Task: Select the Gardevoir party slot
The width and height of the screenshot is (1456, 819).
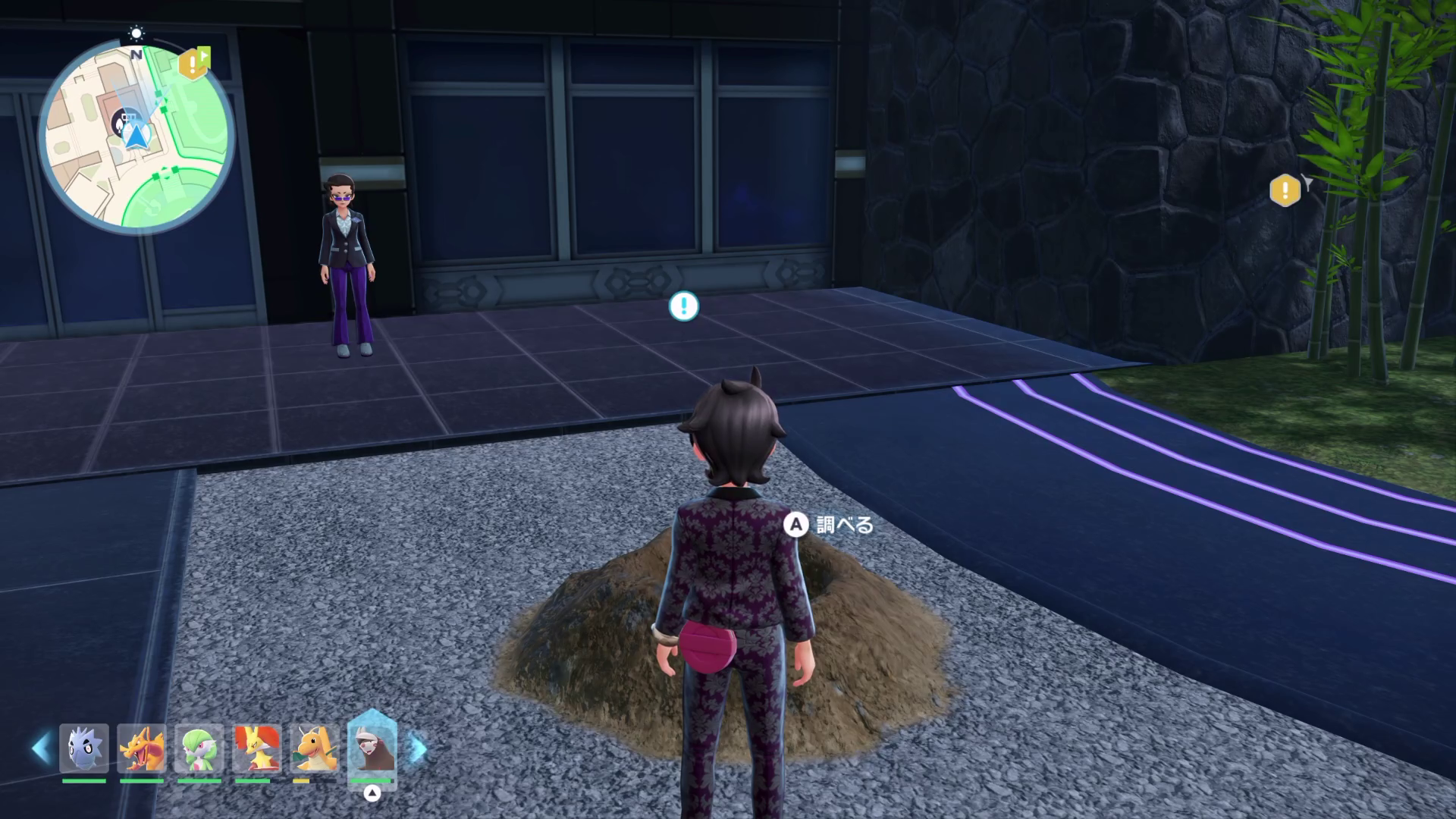Action: [199, 749]
